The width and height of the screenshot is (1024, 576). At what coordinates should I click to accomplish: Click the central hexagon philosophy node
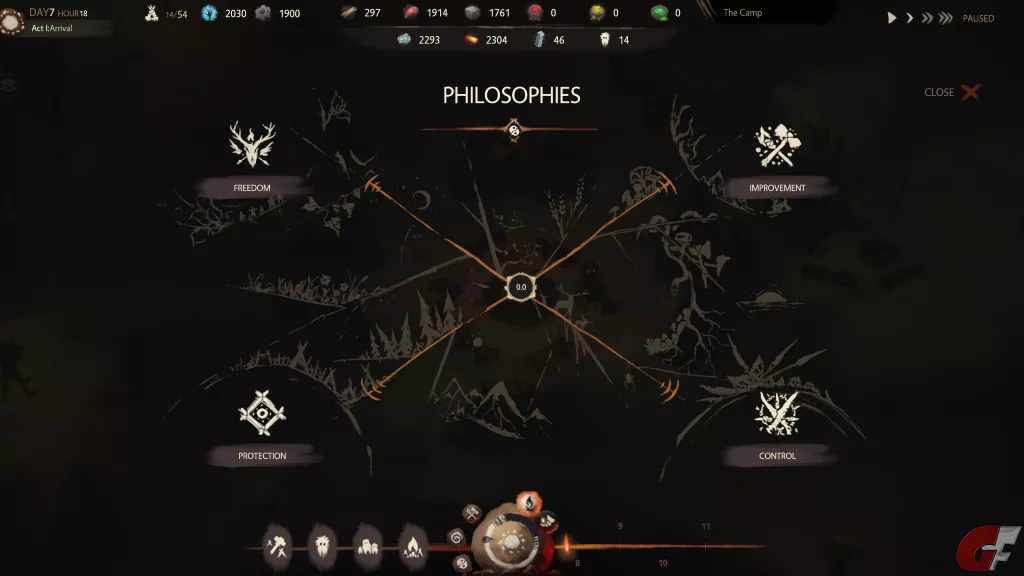(520, 287)
